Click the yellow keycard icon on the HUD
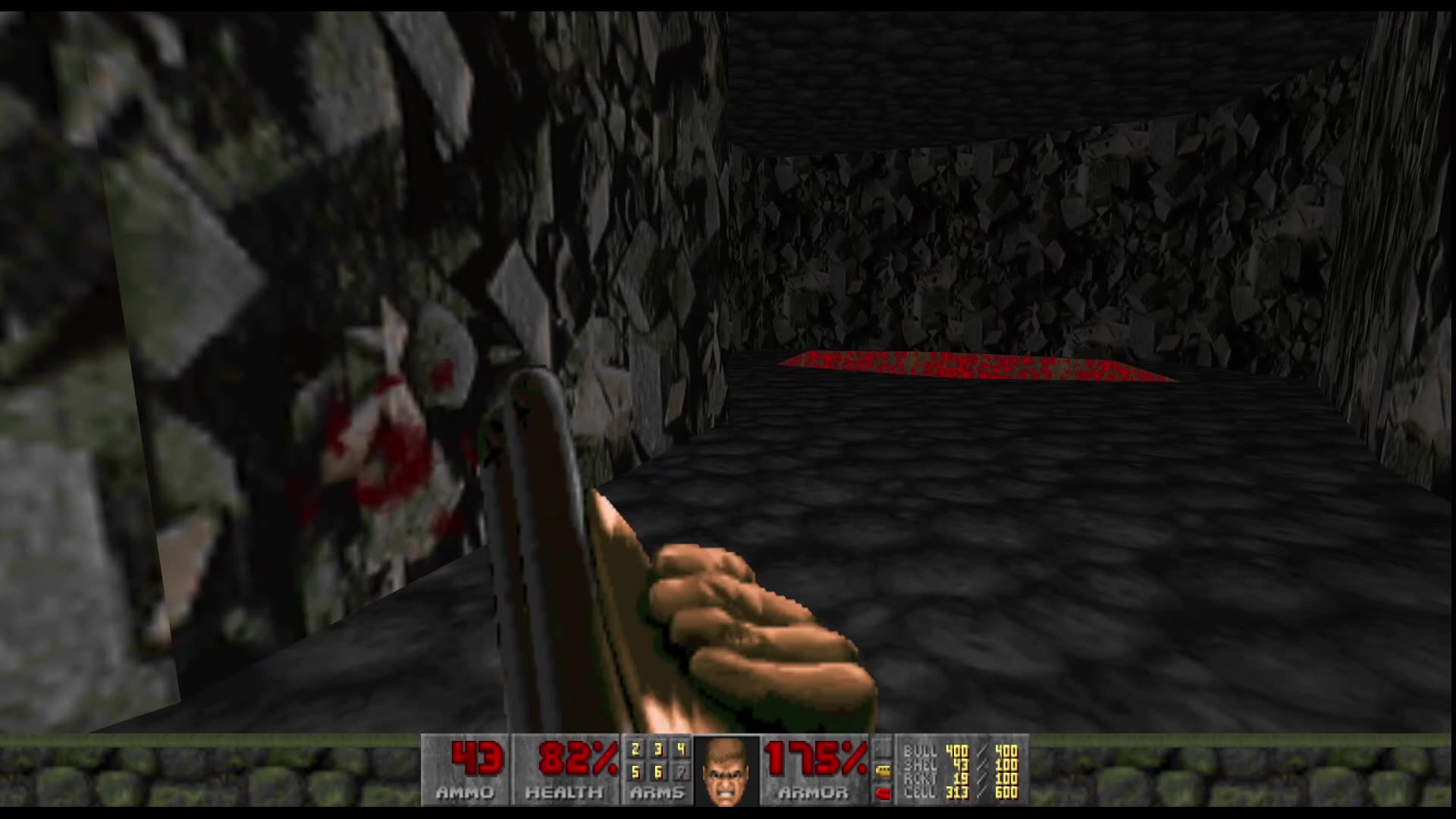 coord(882,771)
